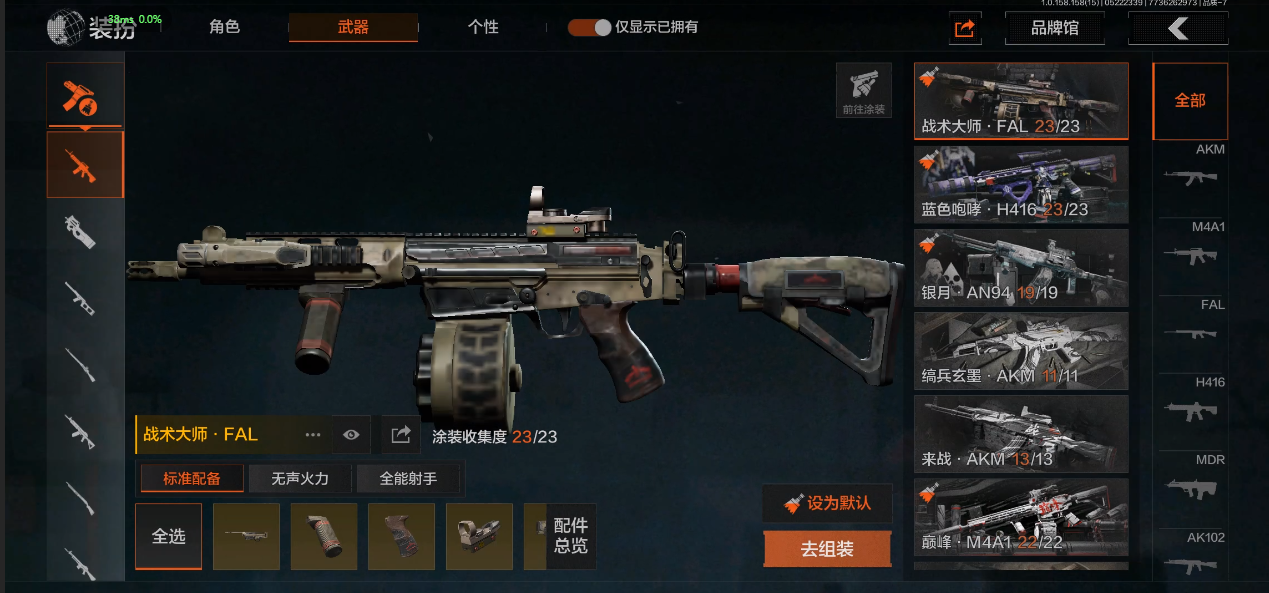
Task: Open the 配件总览 overview
Action: click(570, 536)
